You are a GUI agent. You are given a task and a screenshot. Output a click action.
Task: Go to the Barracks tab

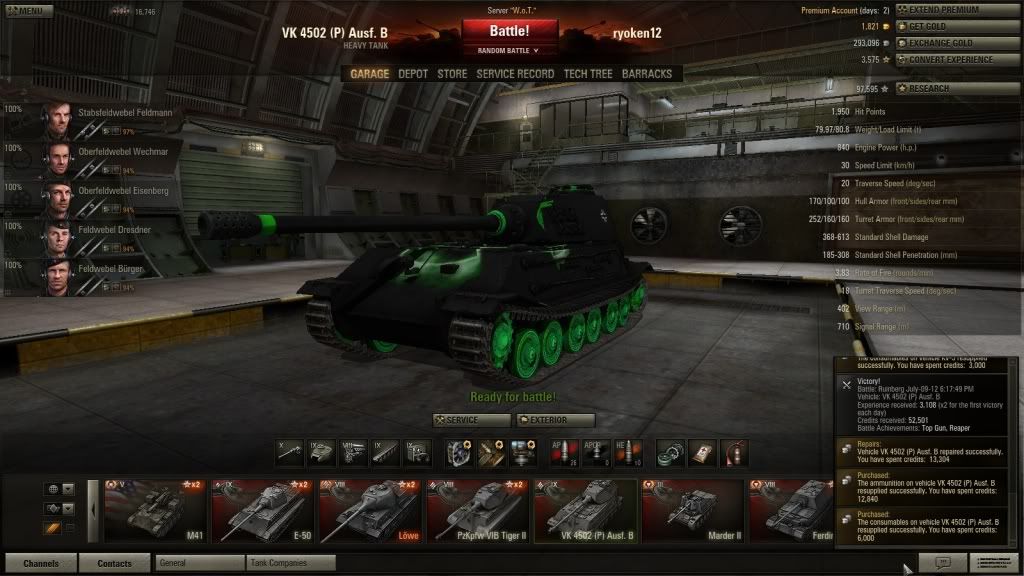[647, 74]
